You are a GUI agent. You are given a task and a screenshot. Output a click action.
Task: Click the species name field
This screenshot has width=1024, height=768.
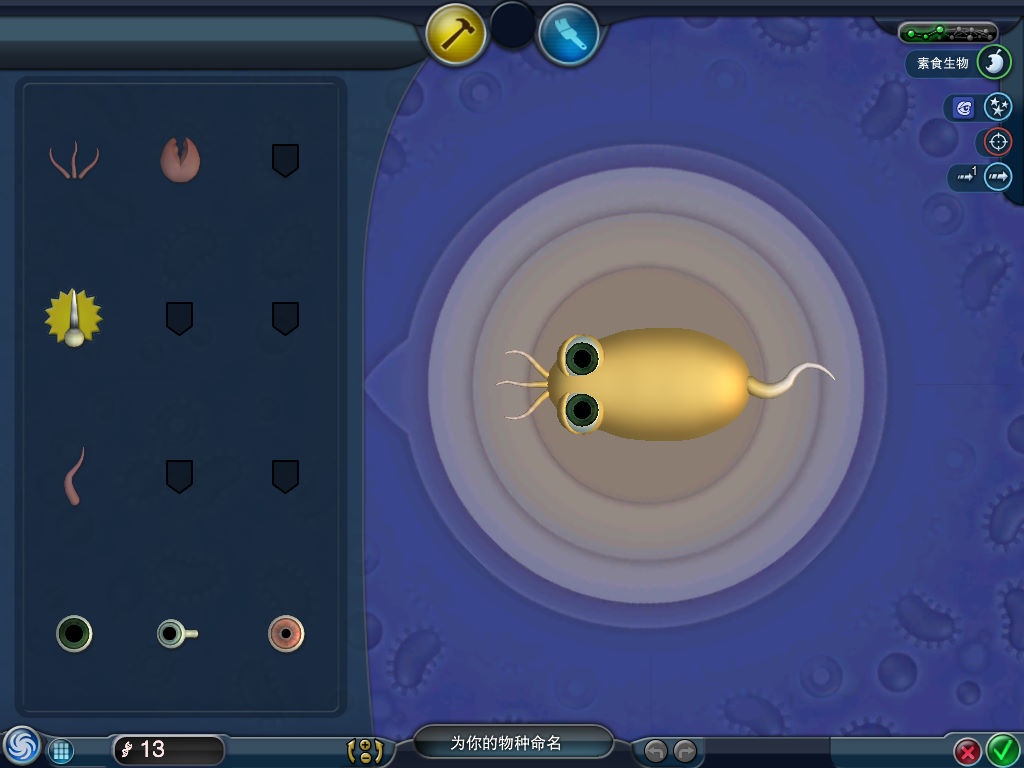point(512,743)
